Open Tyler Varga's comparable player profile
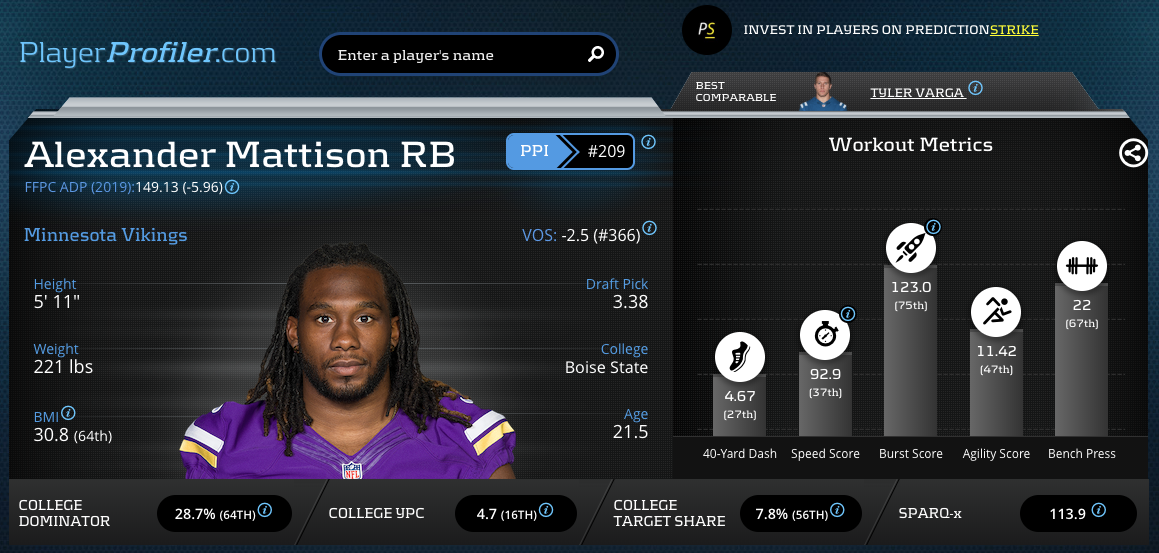Image resolution: width=1159 pixels, height=553 pixels. (x=916, y=92)
